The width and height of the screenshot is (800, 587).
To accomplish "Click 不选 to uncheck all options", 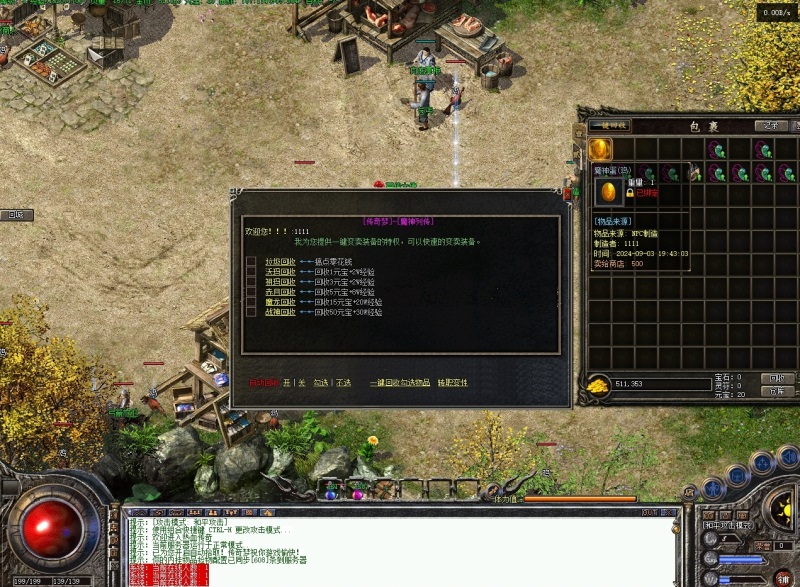I will [344, 382].
